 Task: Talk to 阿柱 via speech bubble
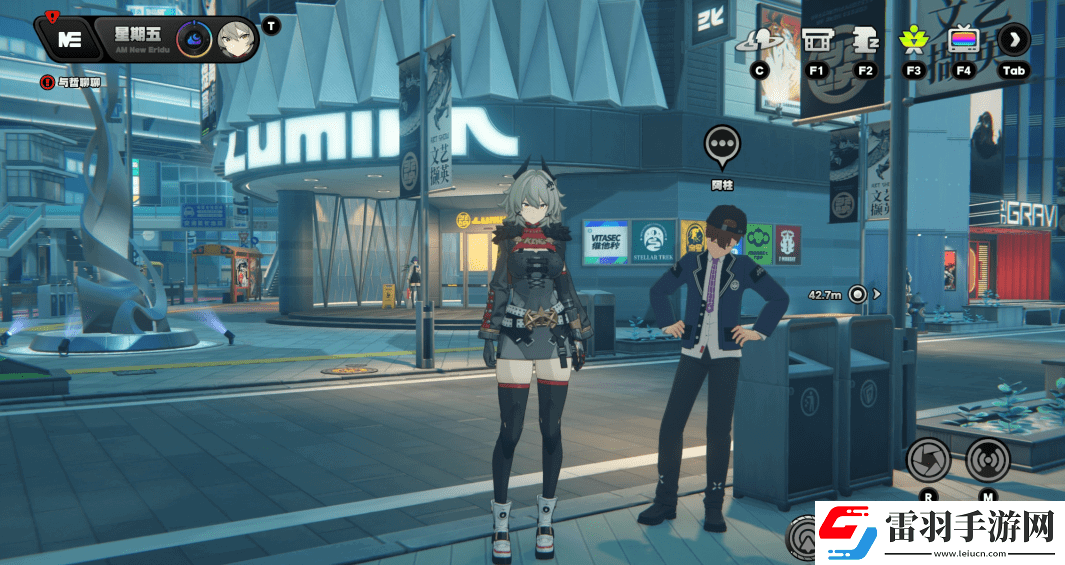point(722,146)
